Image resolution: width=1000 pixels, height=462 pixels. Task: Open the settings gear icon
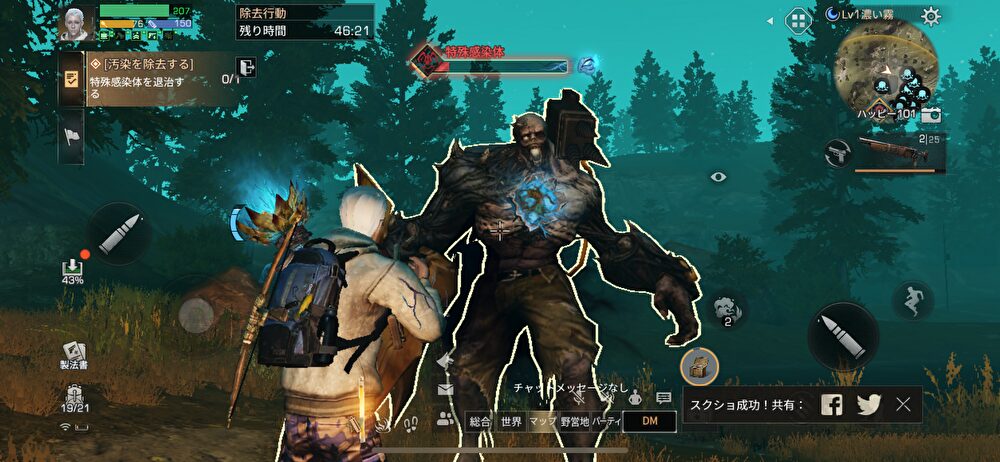click(931, 16)
